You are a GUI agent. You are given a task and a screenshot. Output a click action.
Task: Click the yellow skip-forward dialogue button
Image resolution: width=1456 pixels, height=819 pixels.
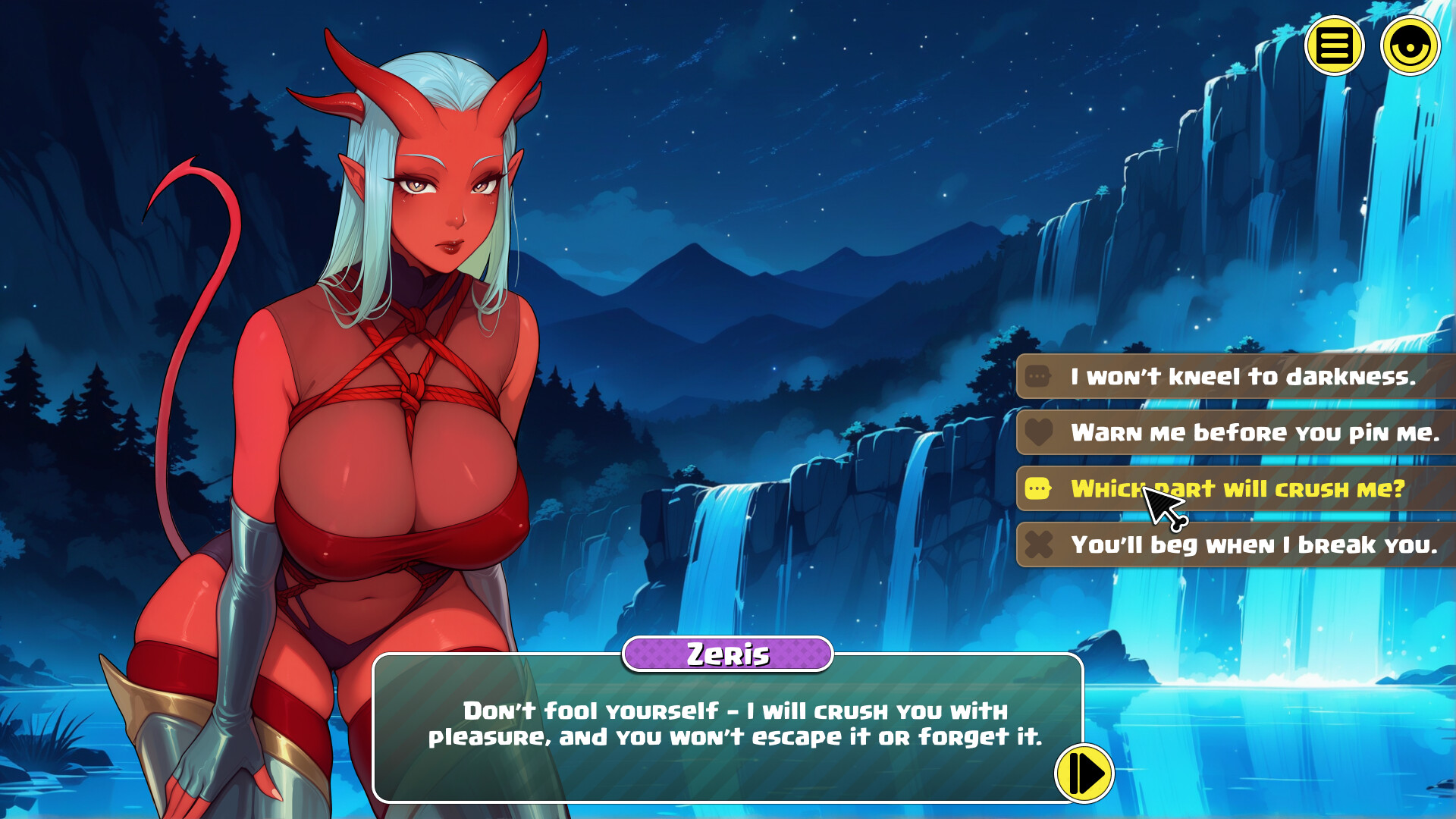[x=1084, y=773]
